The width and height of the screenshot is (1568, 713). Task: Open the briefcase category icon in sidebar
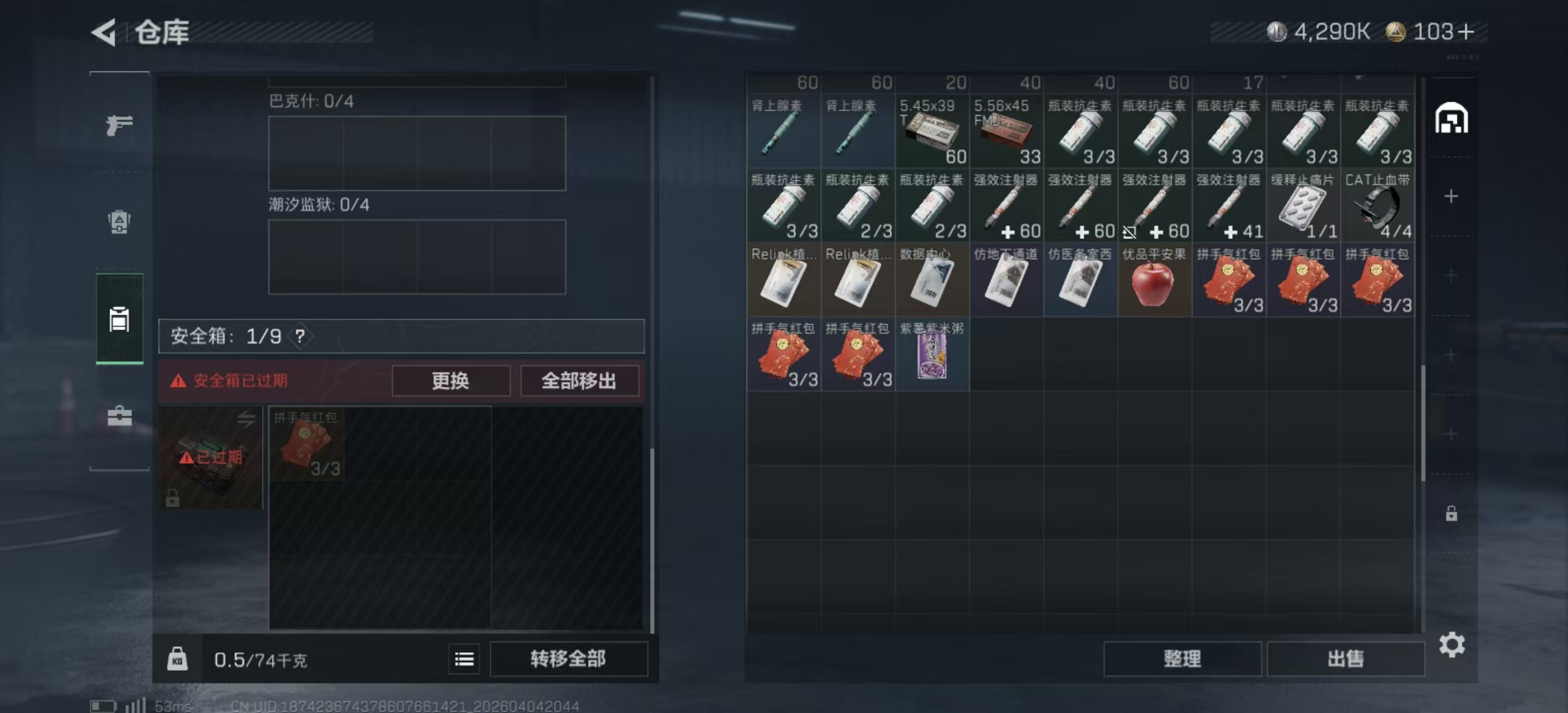pyautogui.click(x=119, y=416)
